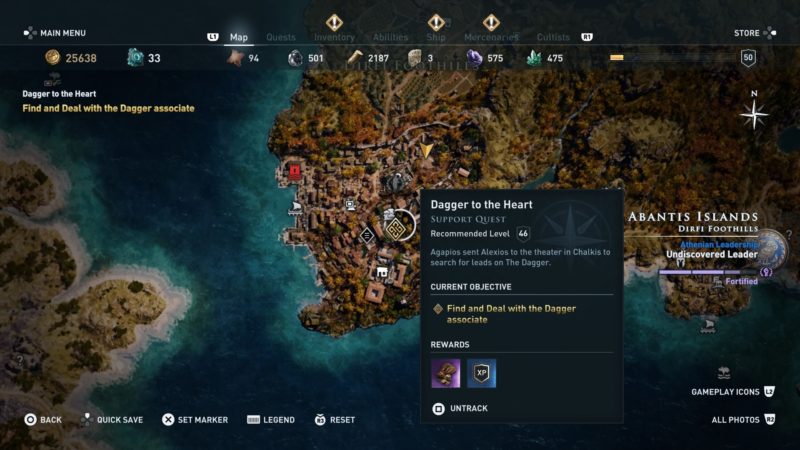
Task: Set Marker on the map
Action: pos(195,420)
